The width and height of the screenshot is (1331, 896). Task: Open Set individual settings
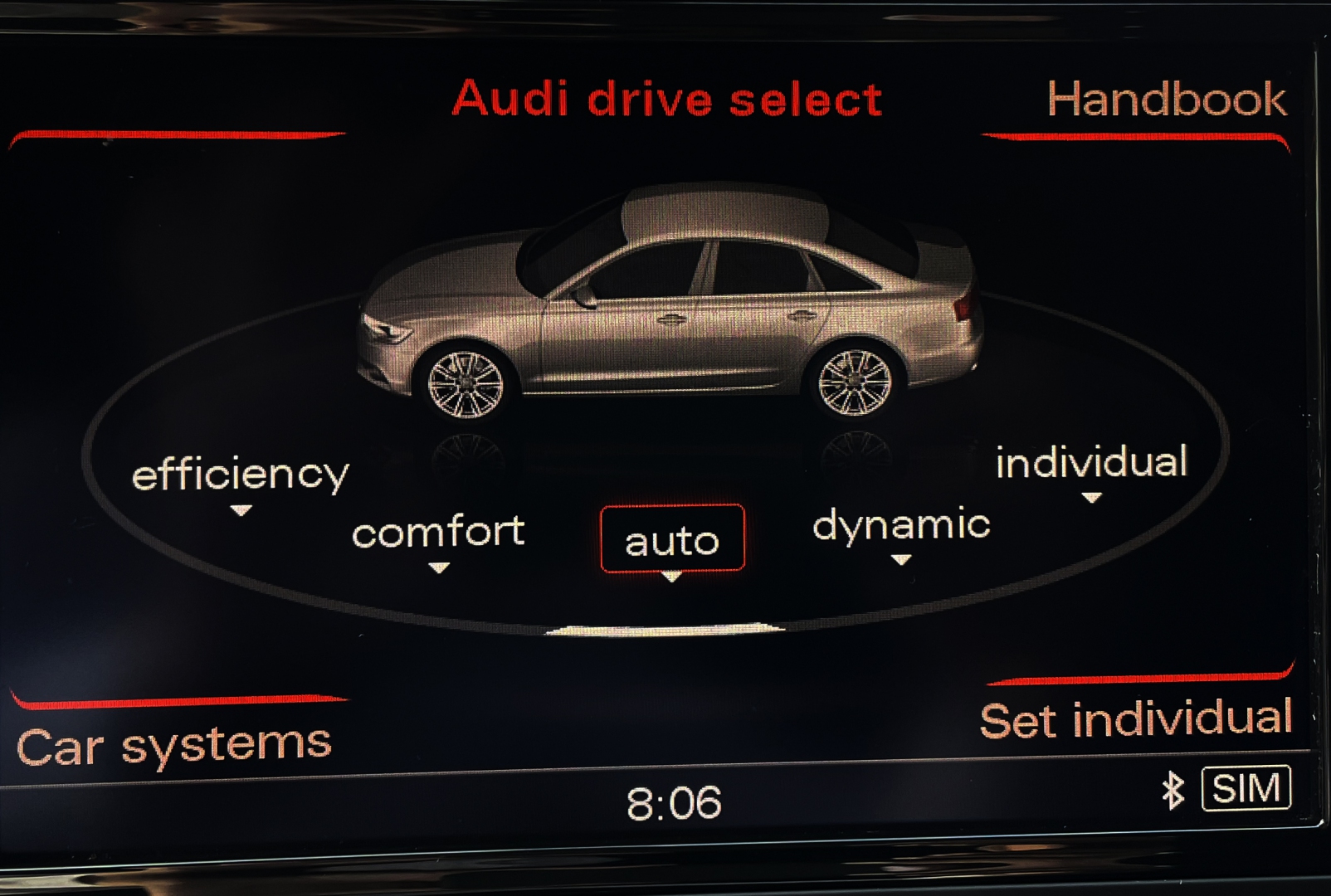1135,718
